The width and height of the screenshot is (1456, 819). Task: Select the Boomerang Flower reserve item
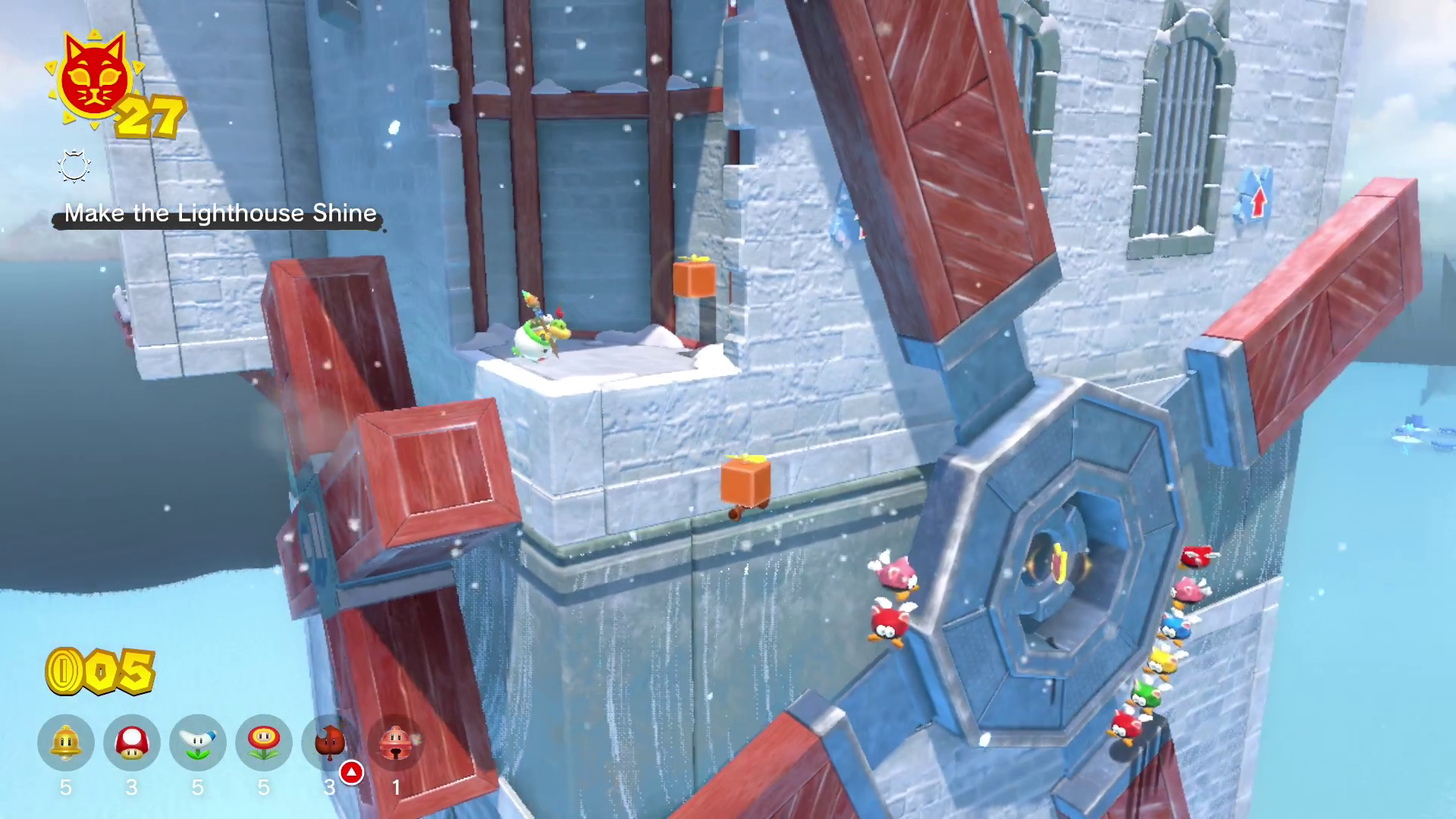click(198, 743)
